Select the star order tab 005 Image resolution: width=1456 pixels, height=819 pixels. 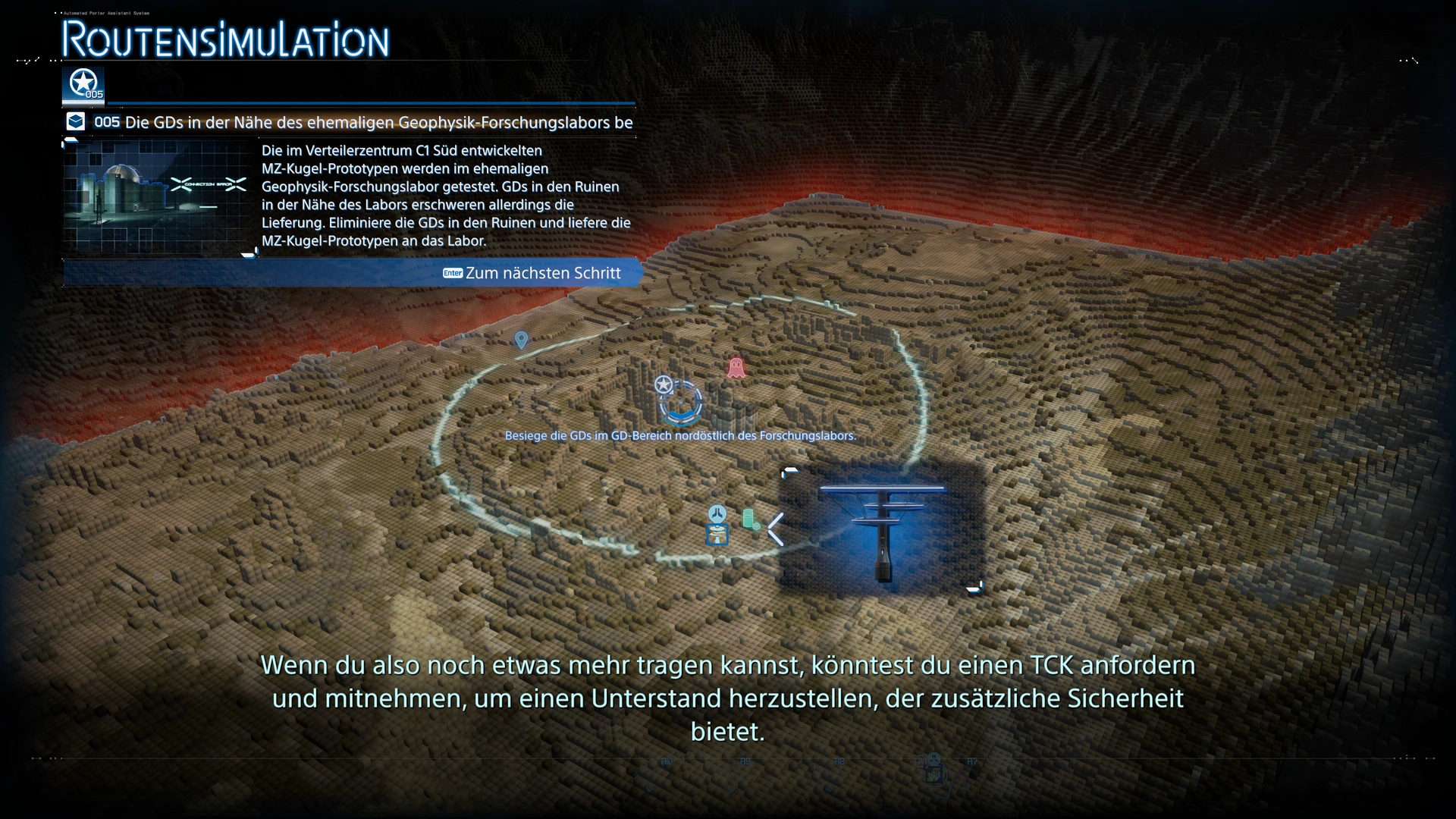(x=83, y=85)
